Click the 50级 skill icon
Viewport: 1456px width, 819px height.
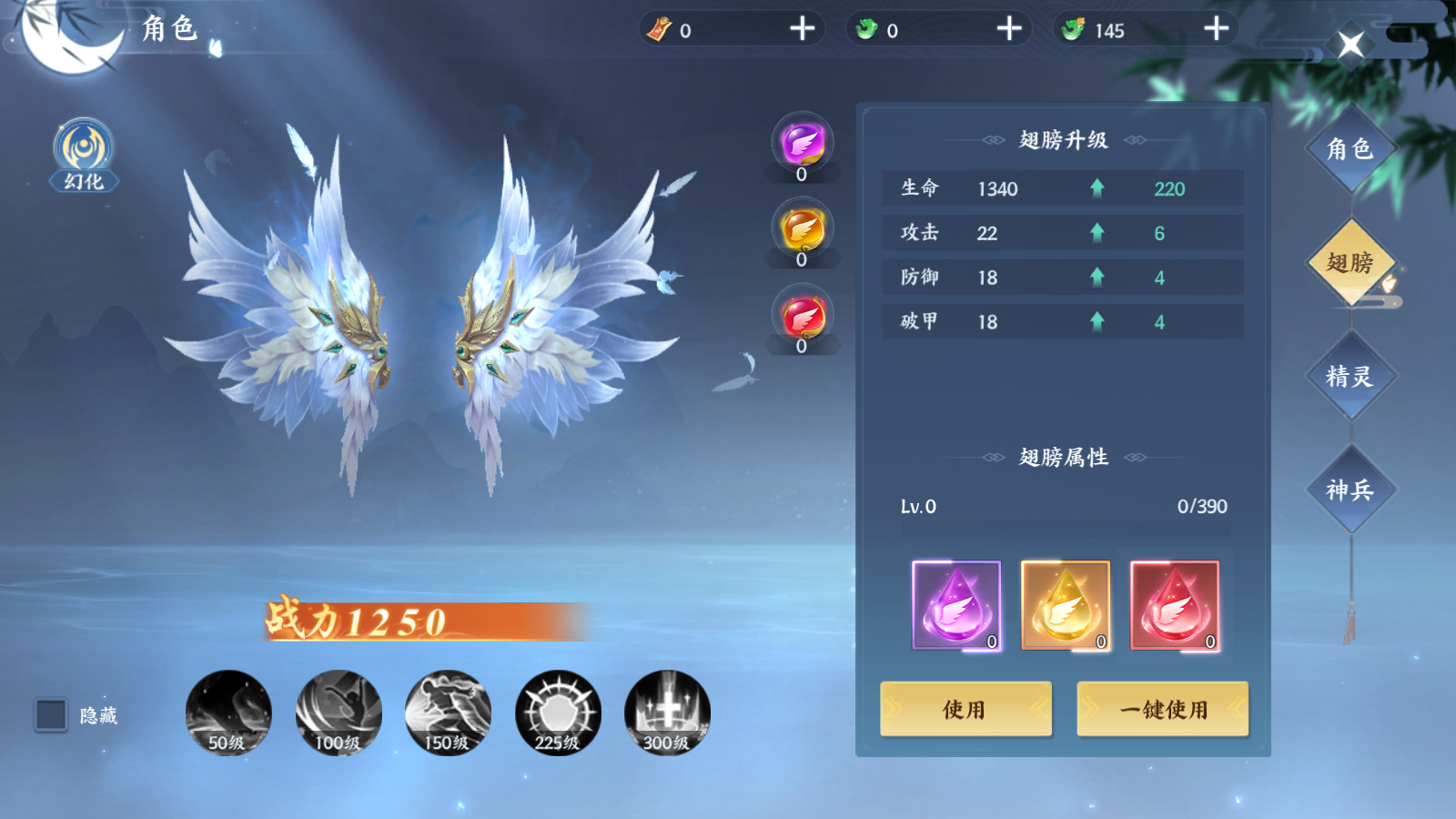point(227,713)
